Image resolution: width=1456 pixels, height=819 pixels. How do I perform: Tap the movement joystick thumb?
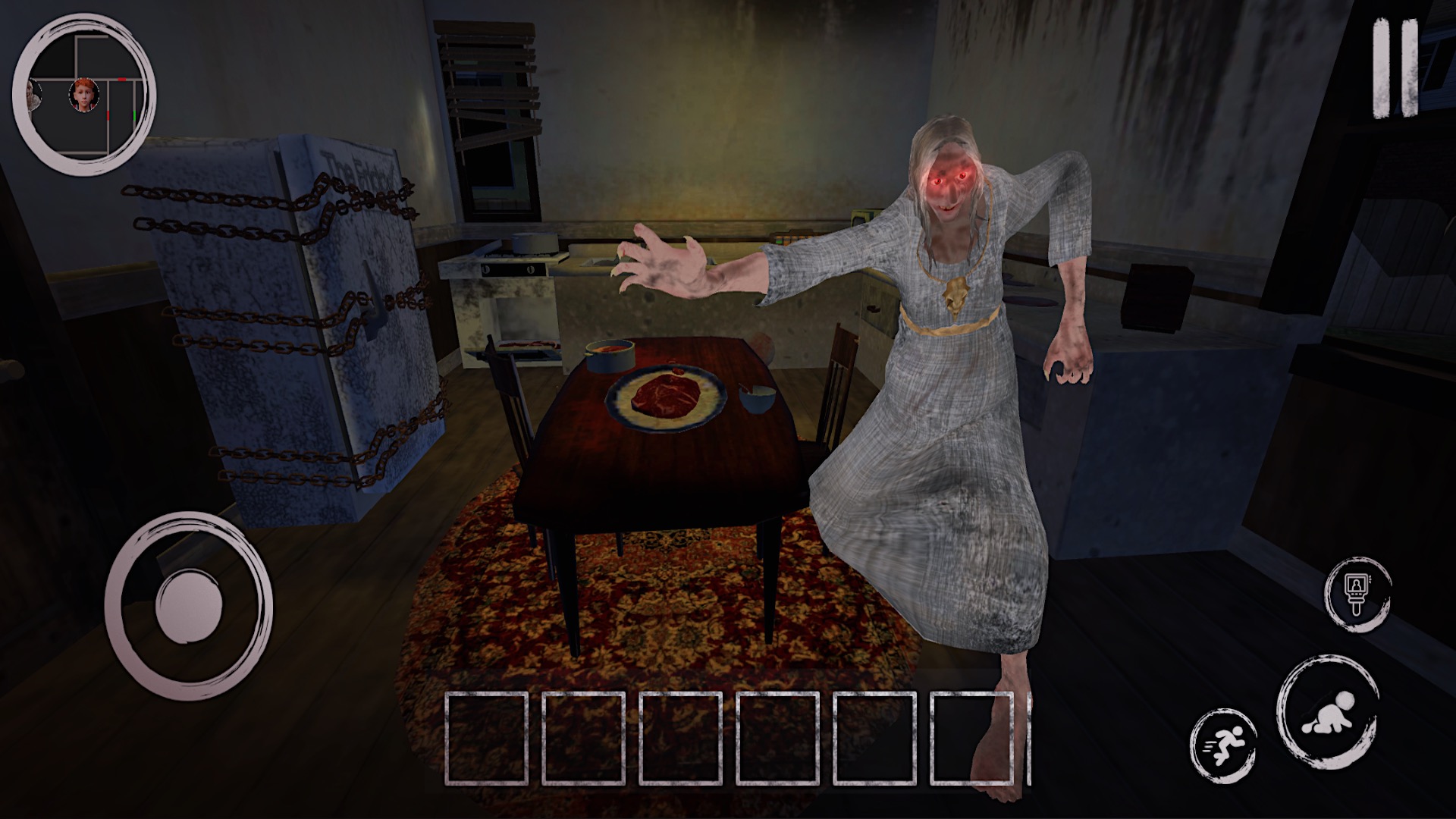click(188, 607)
